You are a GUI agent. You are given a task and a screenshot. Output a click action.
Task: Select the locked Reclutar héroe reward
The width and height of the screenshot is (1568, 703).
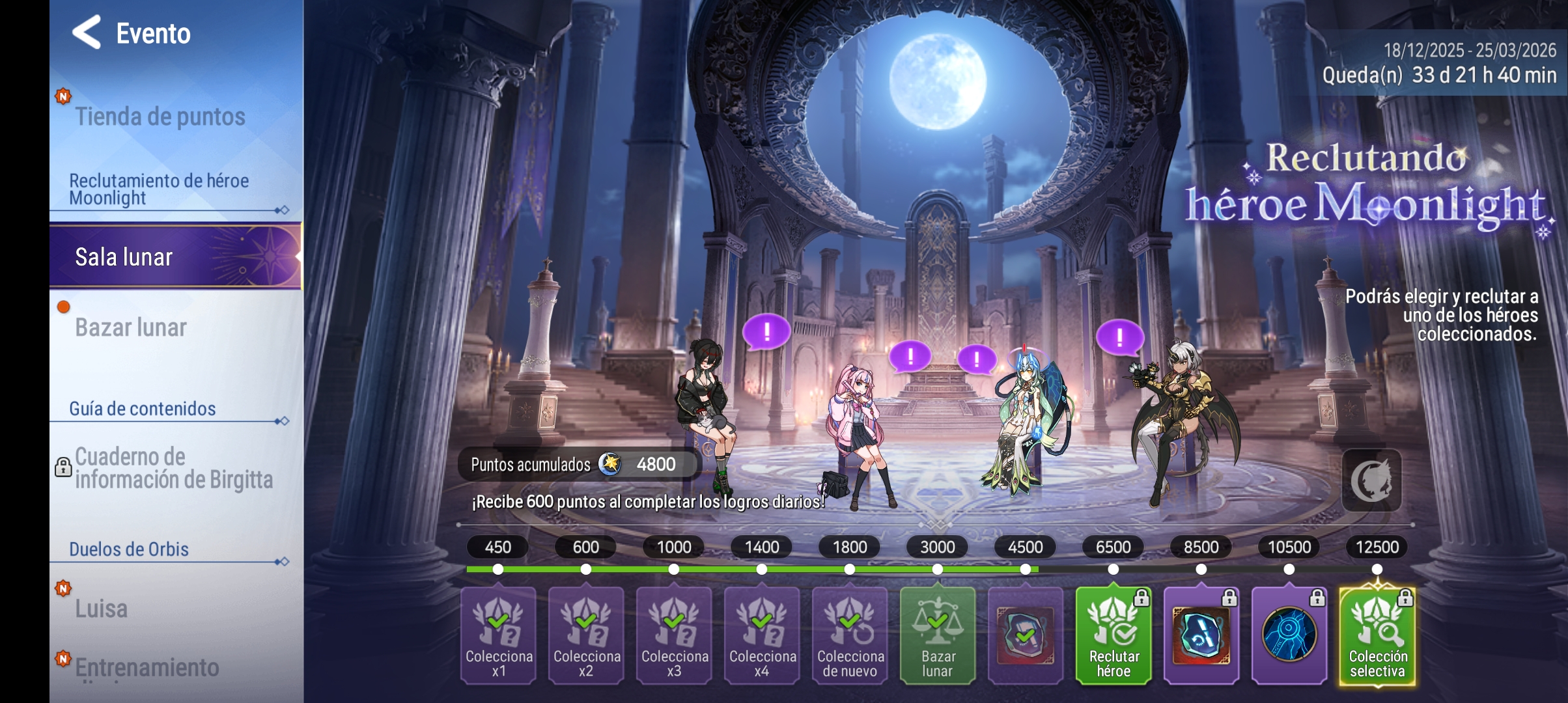point(1113,635)
